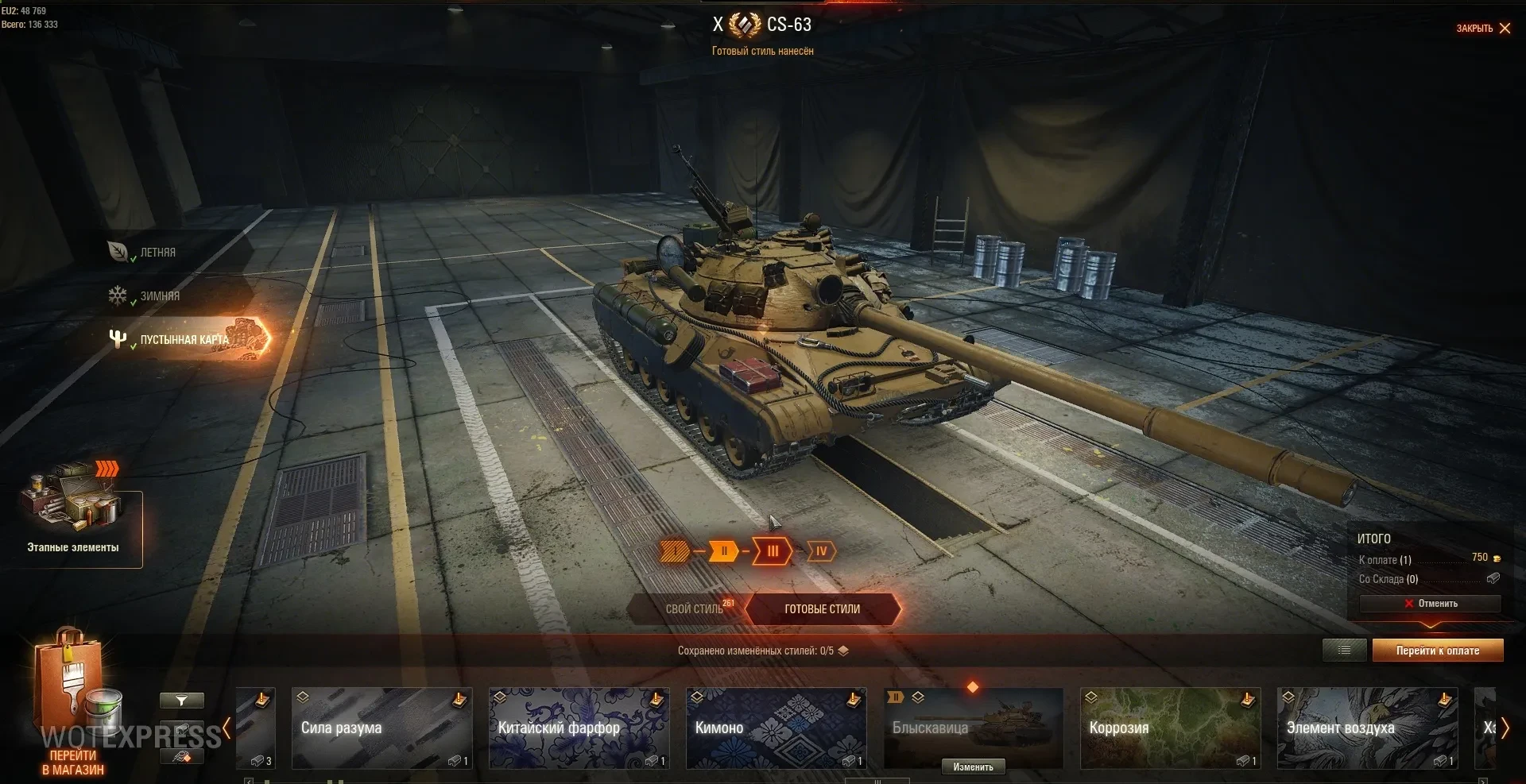This screenshot has height=784, width=1526.
Task: Choose the Сила разума style
Action: [x=381, y=728]
